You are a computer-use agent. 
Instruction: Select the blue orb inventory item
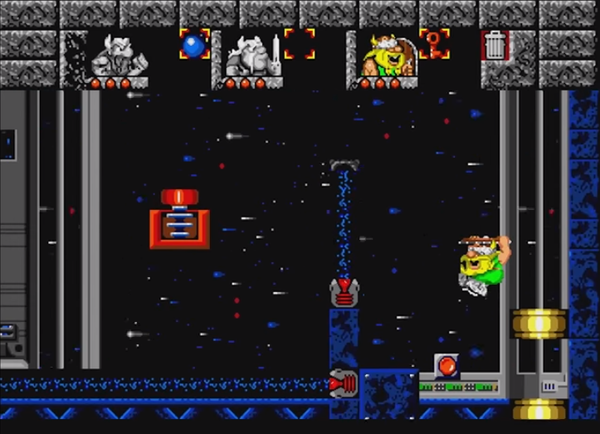(x=194, y=44)
